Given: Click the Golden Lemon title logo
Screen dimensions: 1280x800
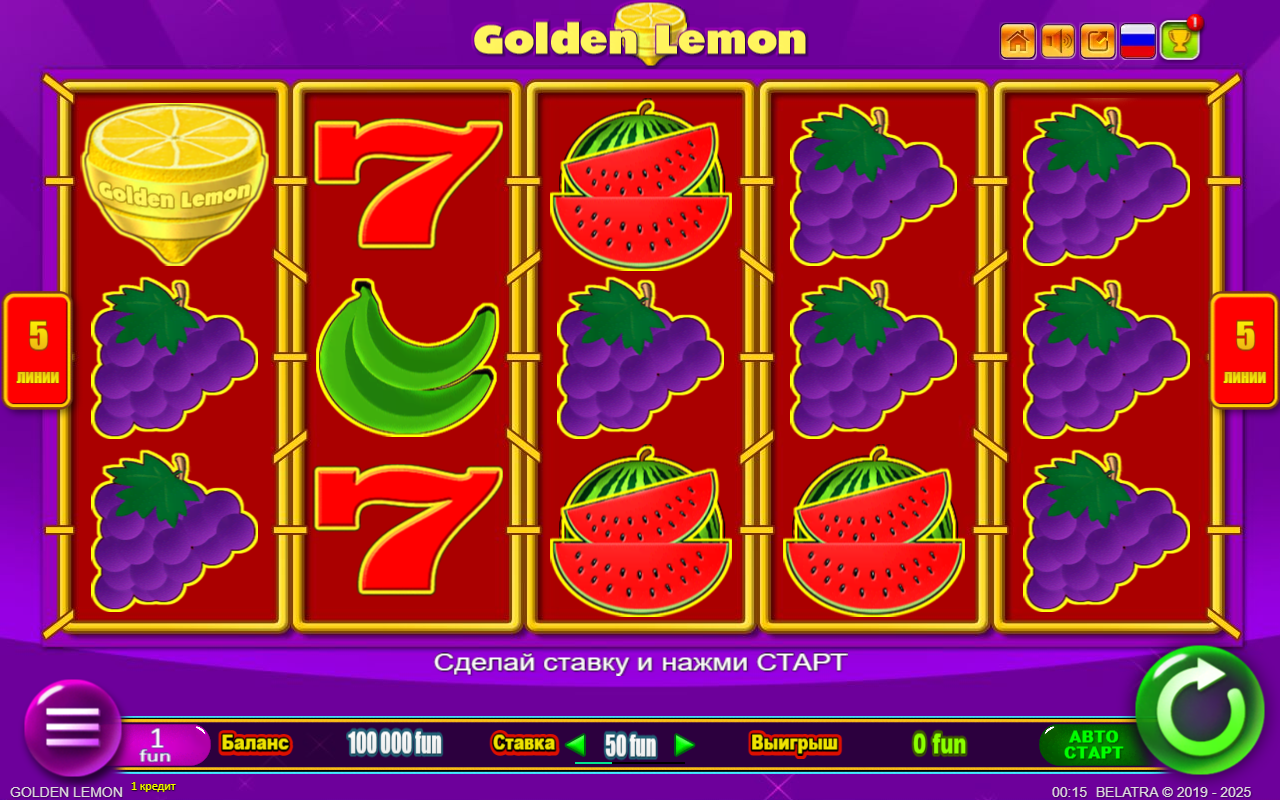Looking at the screenshot, I should click(640, 38).
